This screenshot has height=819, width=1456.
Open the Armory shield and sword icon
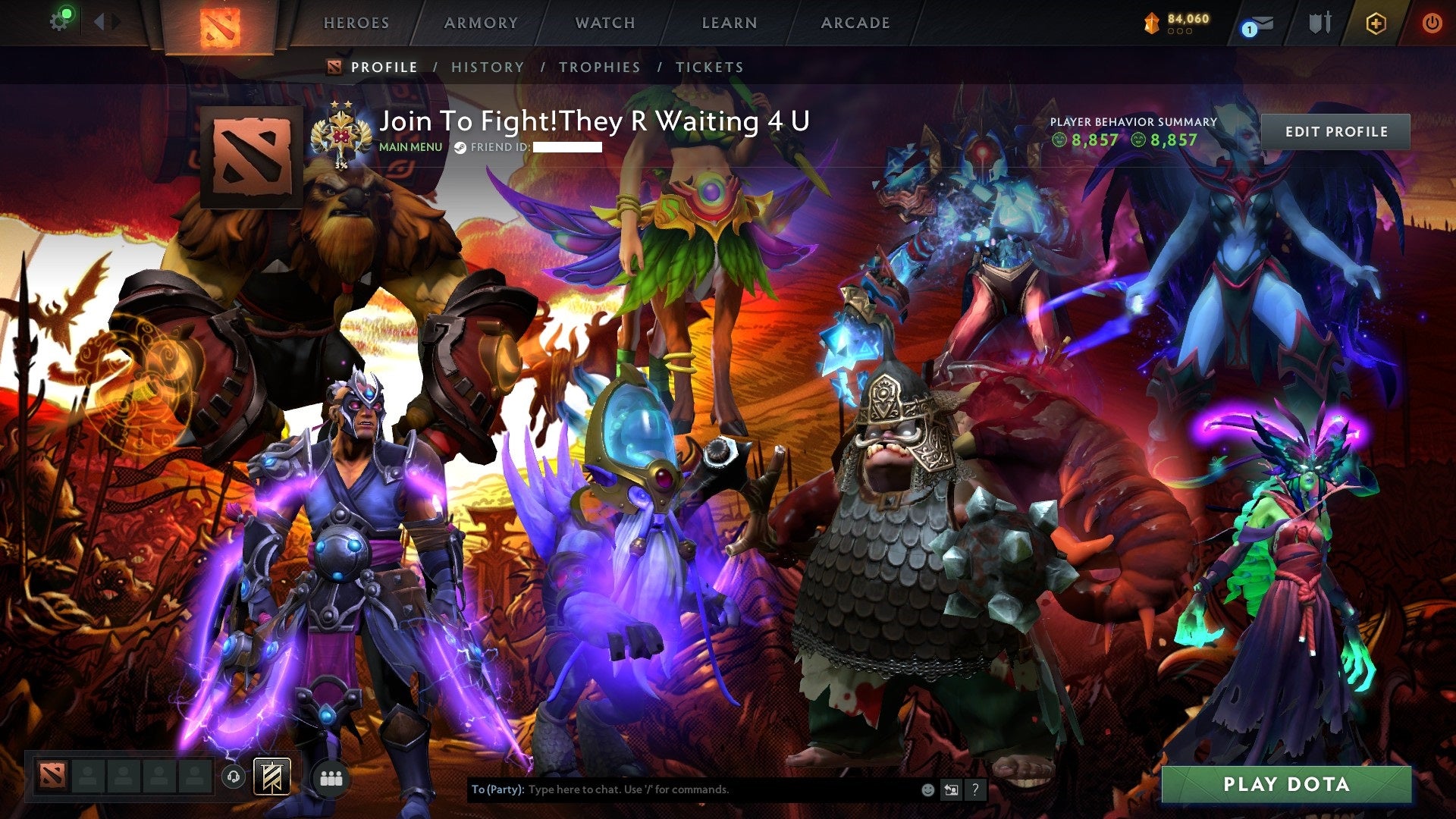[1319, 23]
